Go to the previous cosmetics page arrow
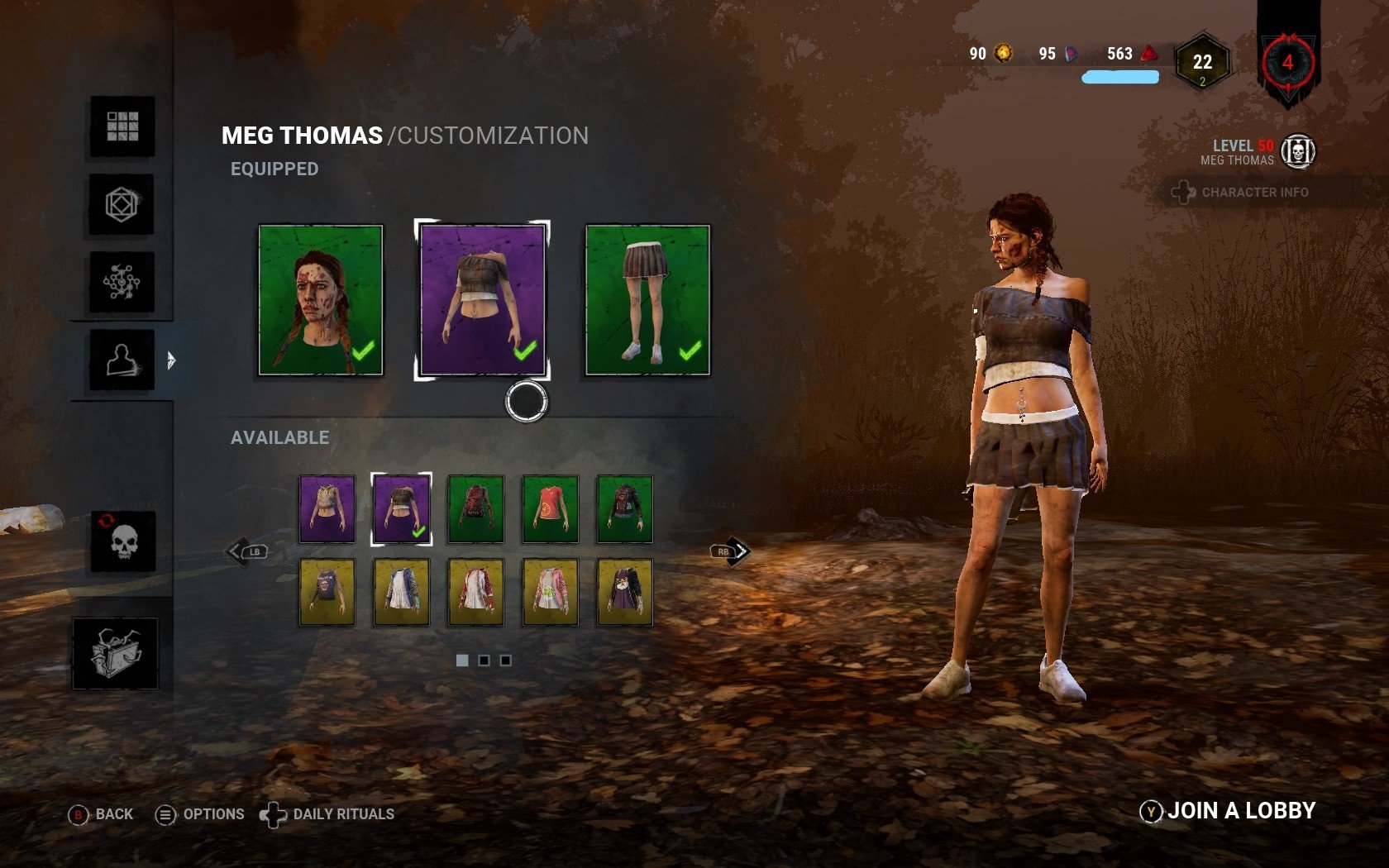 246,551
